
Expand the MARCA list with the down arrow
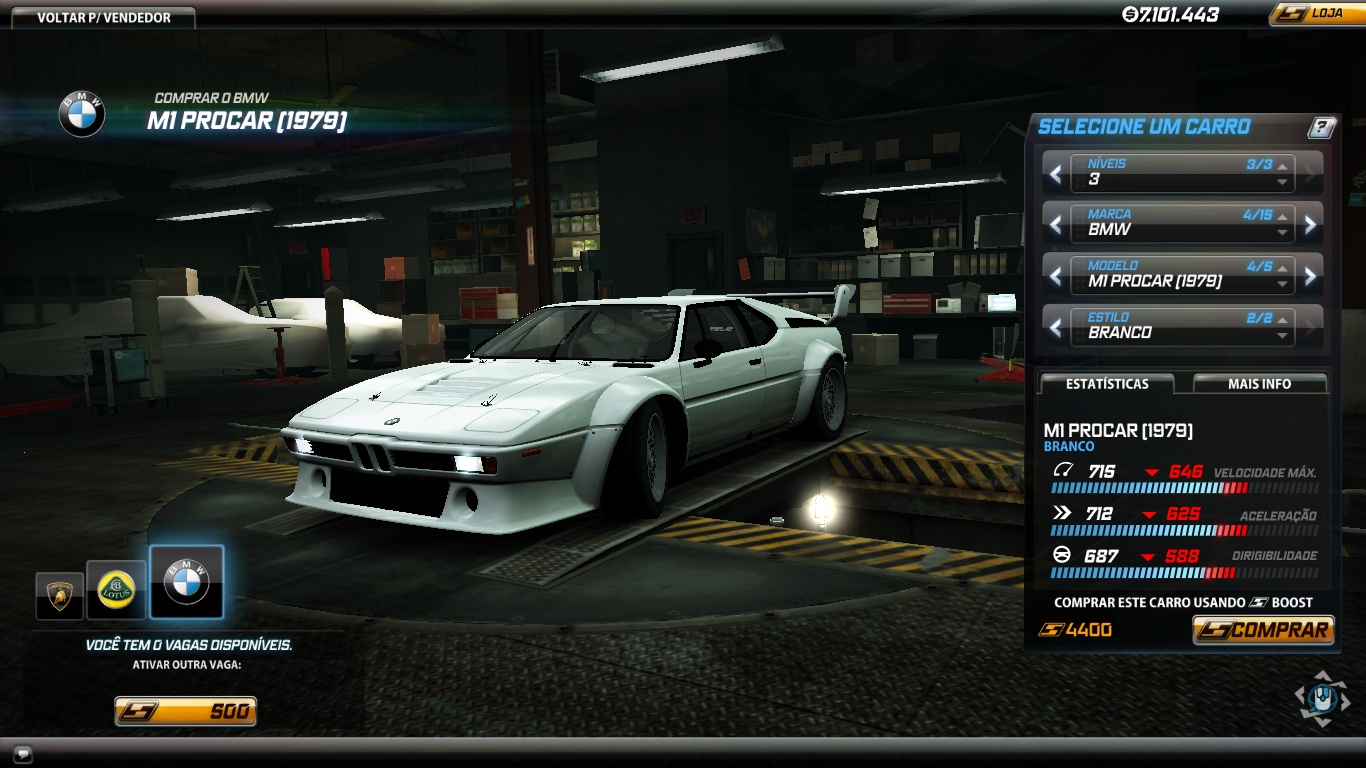click(1281, 233)
